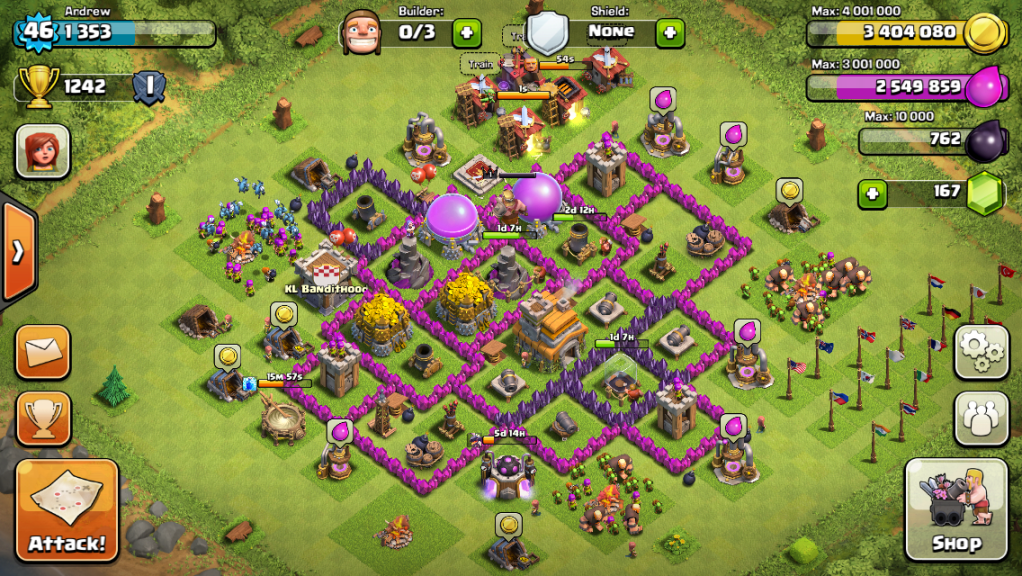Open the Attack map button
1022x576 pixels.
[67, 510]
